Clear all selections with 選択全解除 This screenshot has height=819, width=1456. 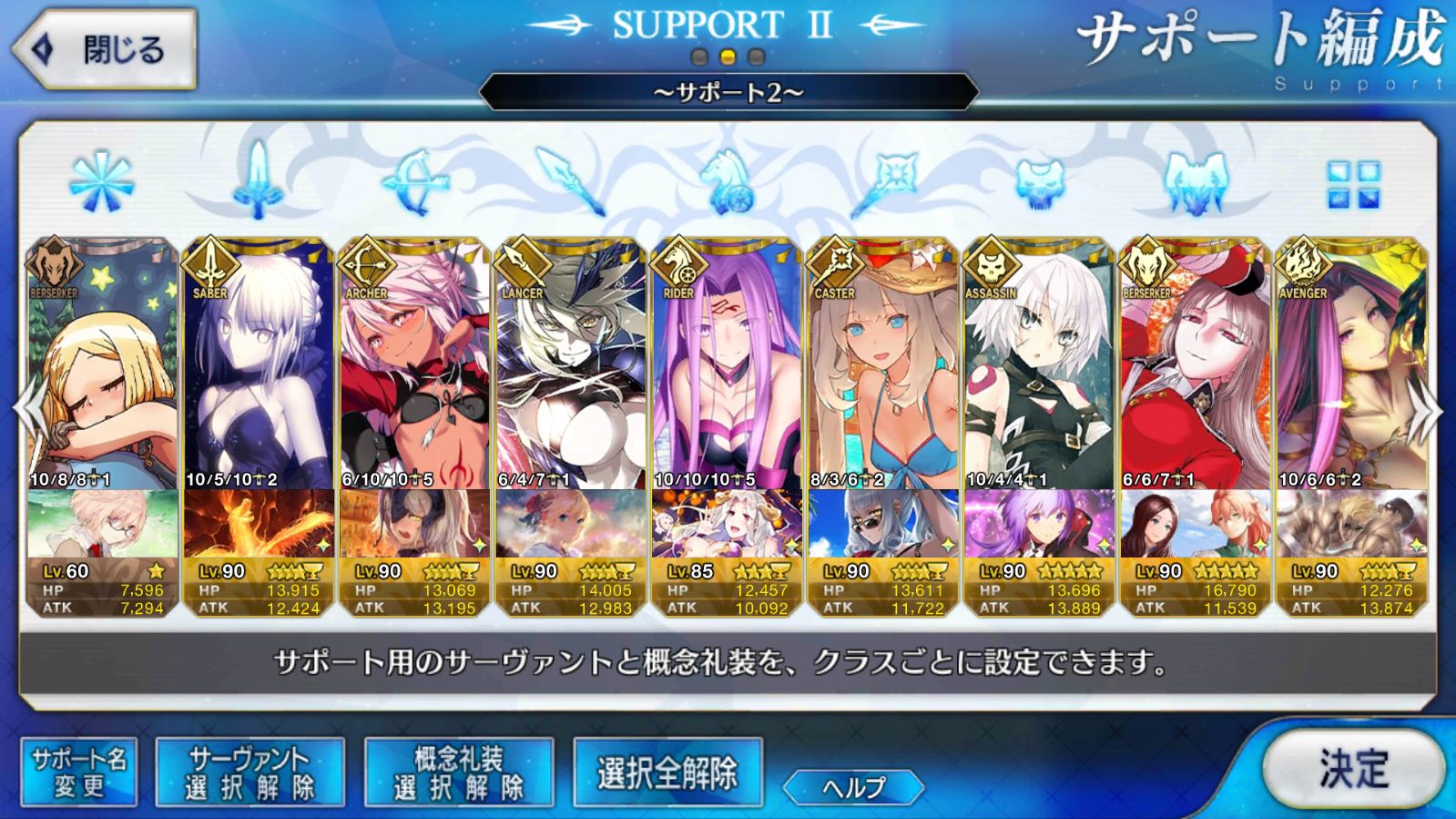667,773
